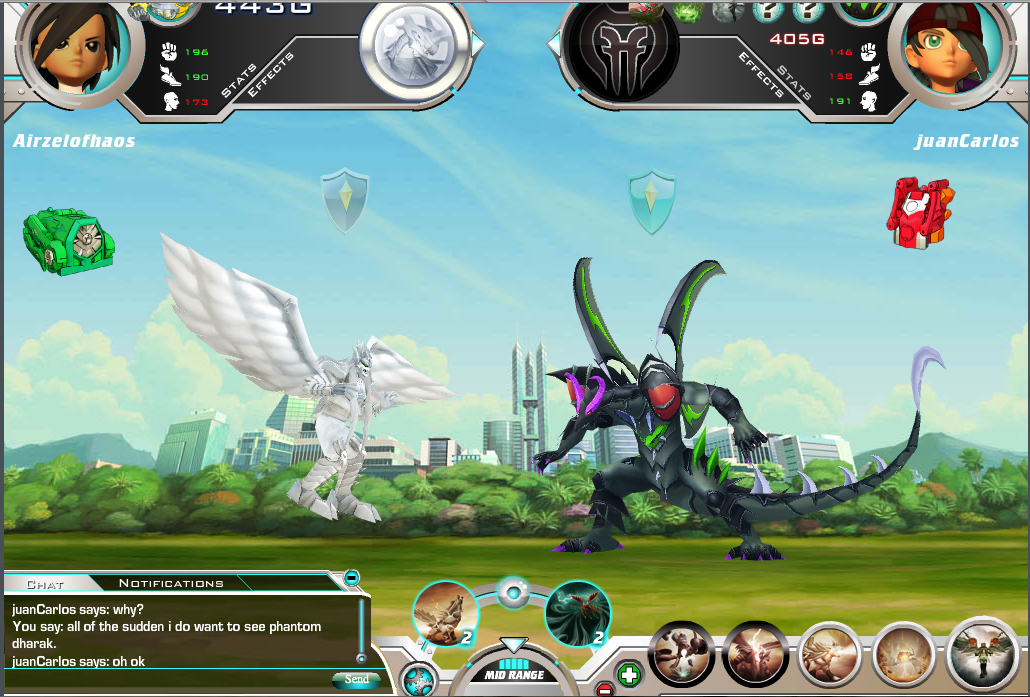Activate the second attack ability with the red-brown creature
The height and width of the screenshot is (697, 1030).
pyautogui.click(x=755, y=655)
